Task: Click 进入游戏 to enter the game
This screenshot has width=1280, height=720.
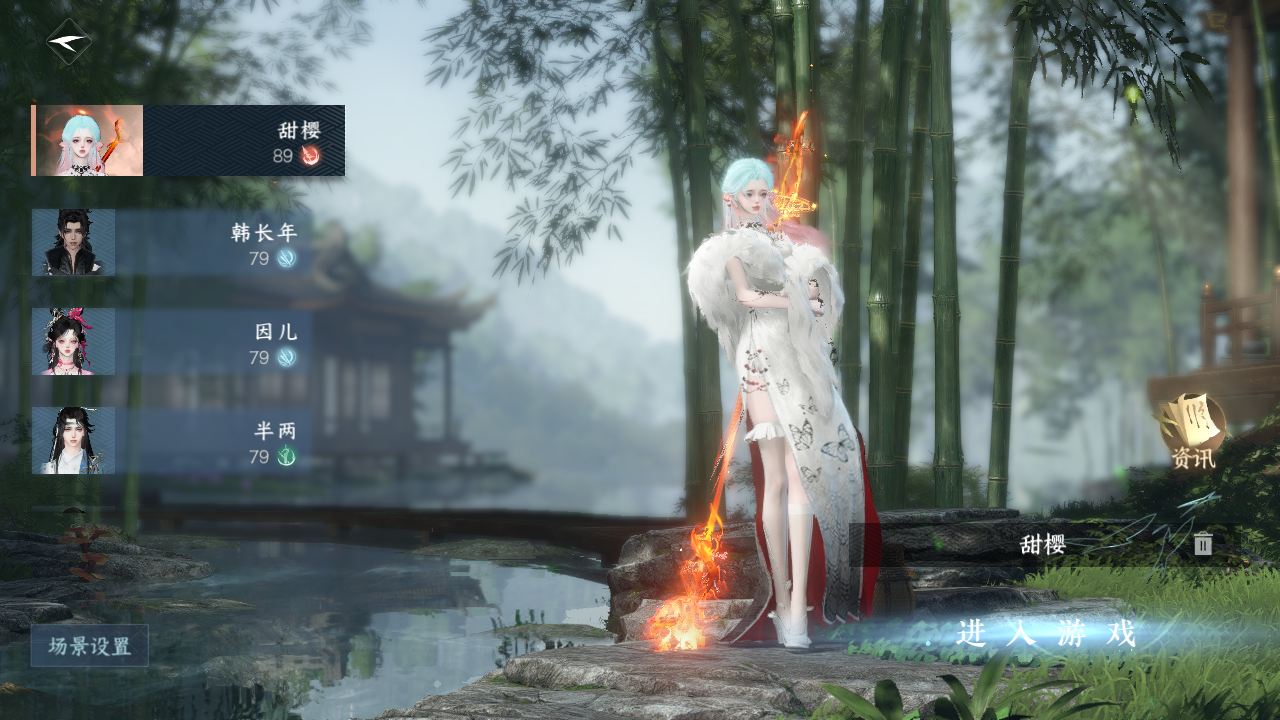Action: click(x=1046, y=634)
